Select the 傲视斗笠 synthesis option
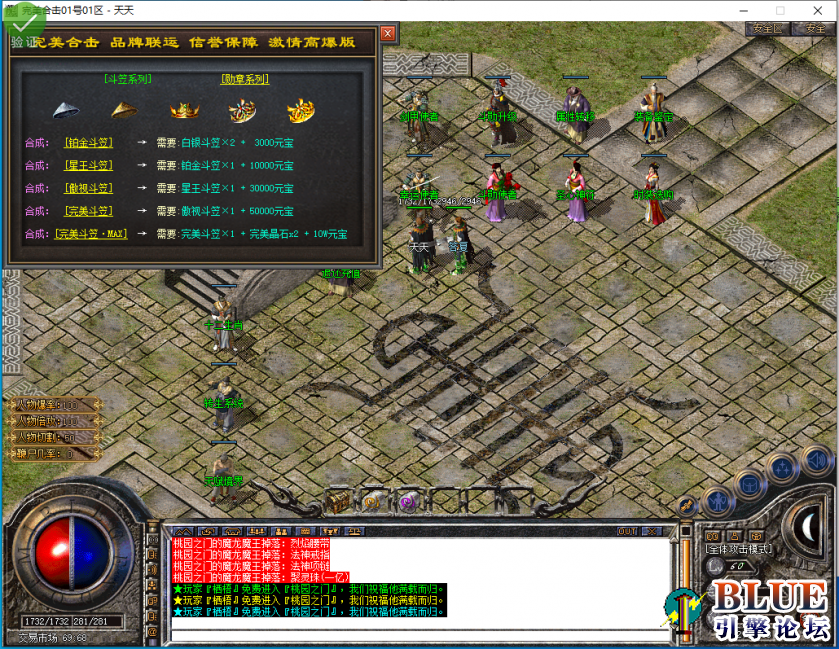This screenshot has width=839, height=649. pyautogui.click(x=88, y=188)
